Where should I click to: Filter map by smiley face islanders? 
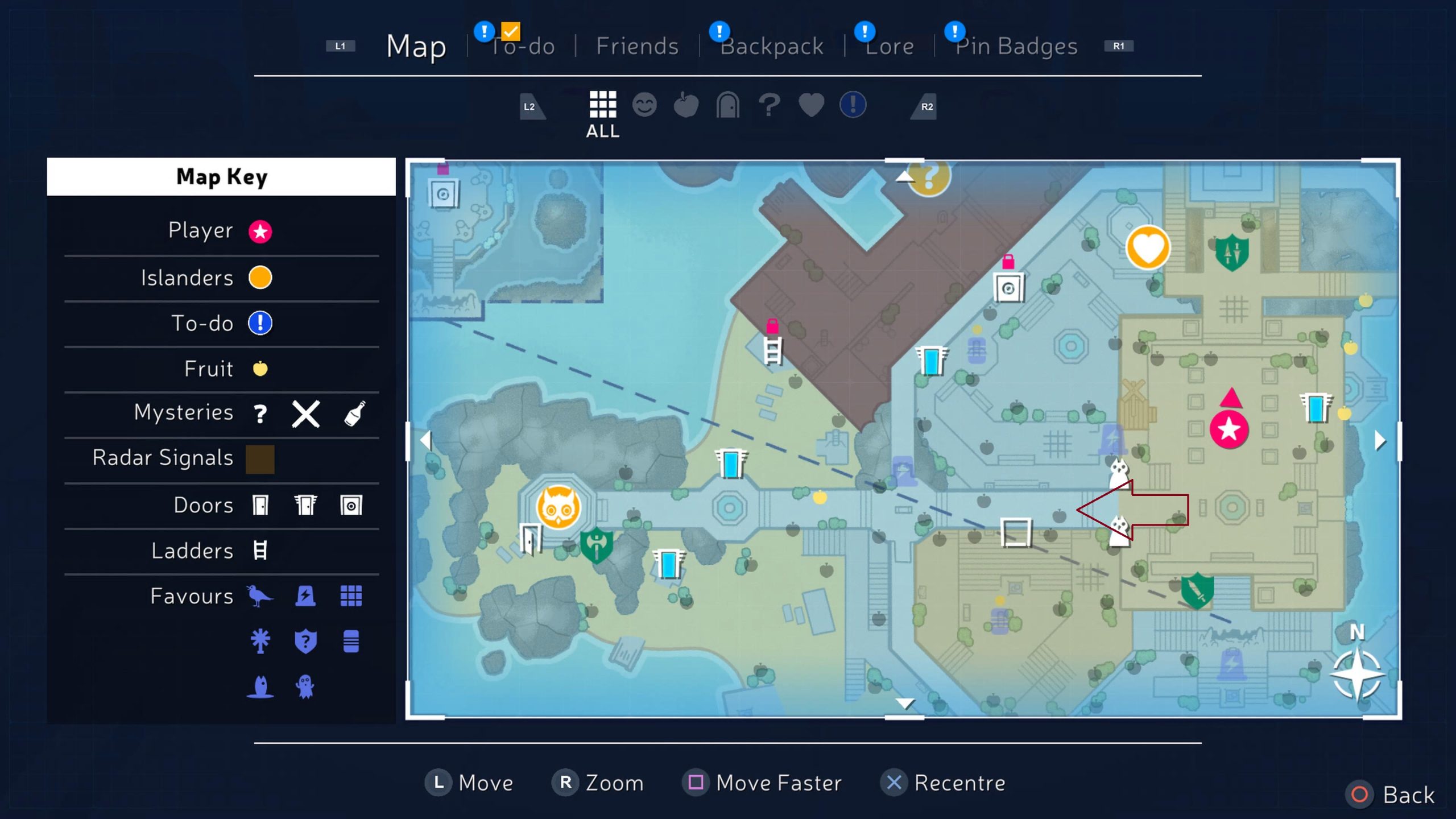point(644,105)
